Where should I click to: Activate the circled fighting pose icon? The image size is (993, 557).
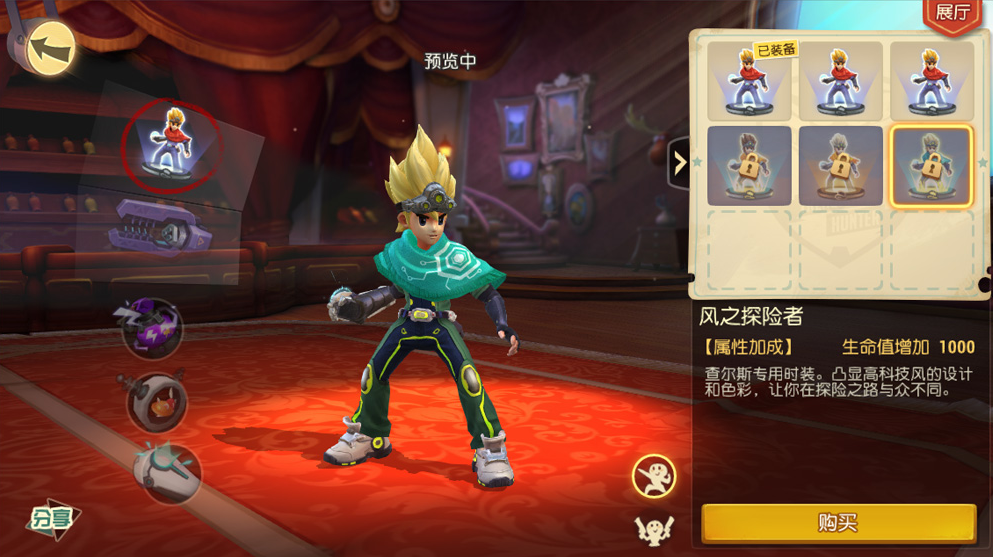[654, 476]
